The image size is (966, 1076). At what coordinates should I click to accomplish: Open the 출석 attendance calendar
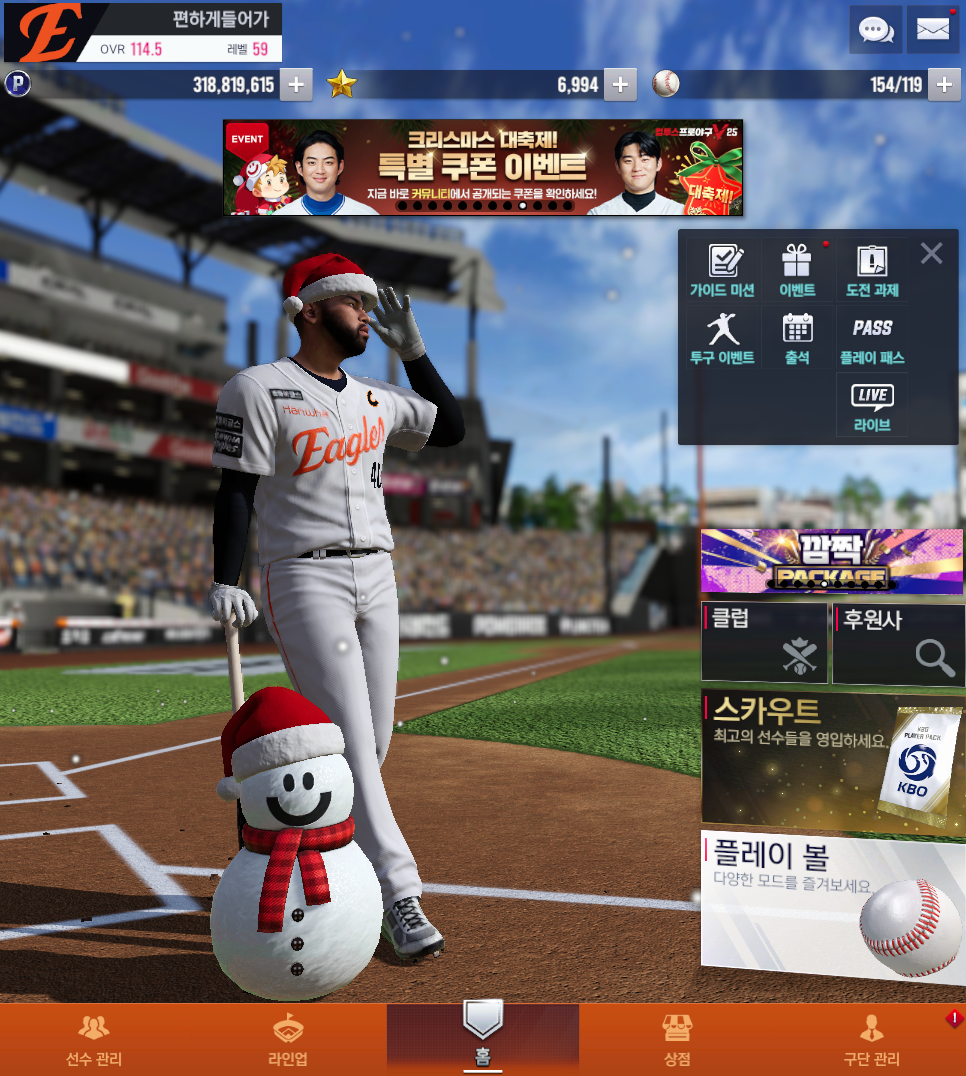tap(797, 338)
